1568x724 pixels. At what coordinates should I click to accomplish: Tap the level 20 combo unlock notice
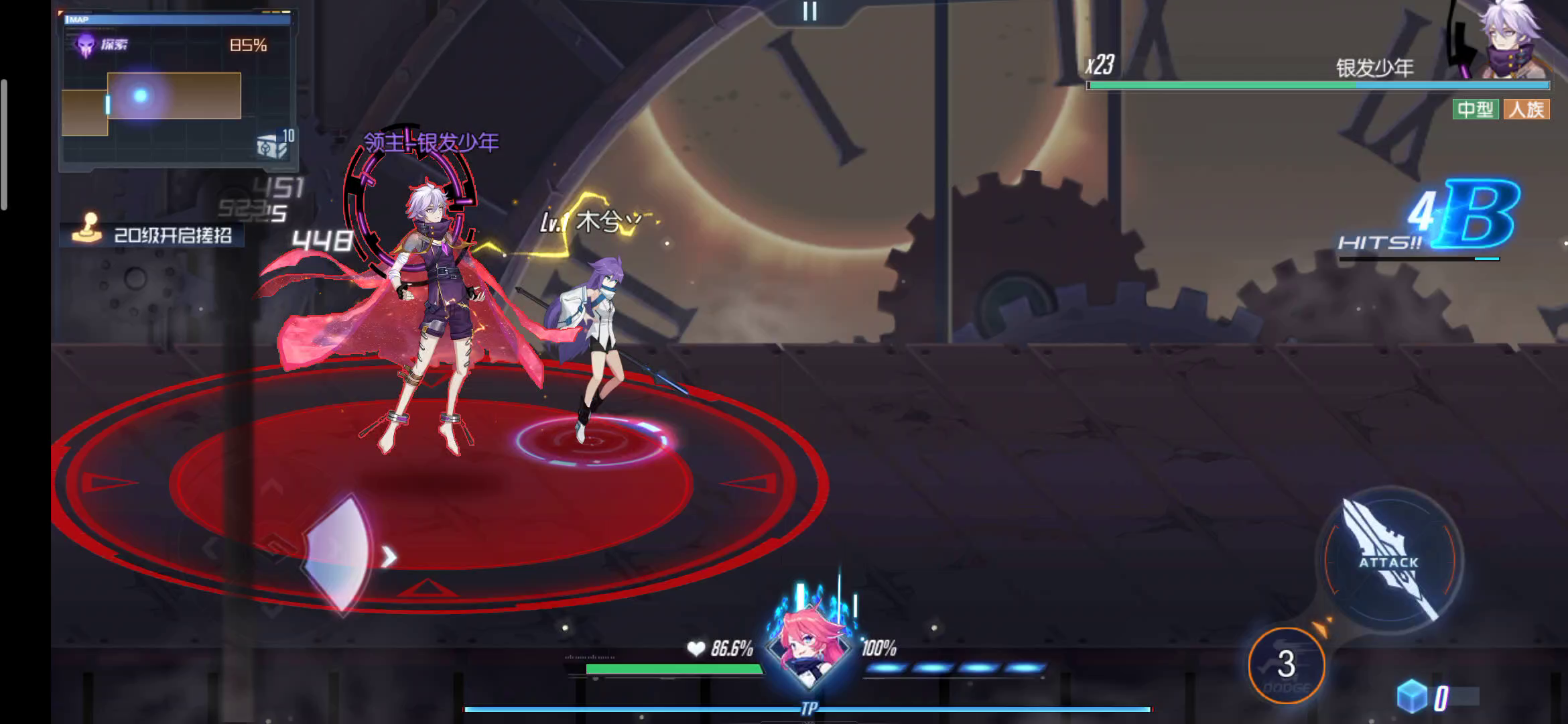tap(153, 235)
